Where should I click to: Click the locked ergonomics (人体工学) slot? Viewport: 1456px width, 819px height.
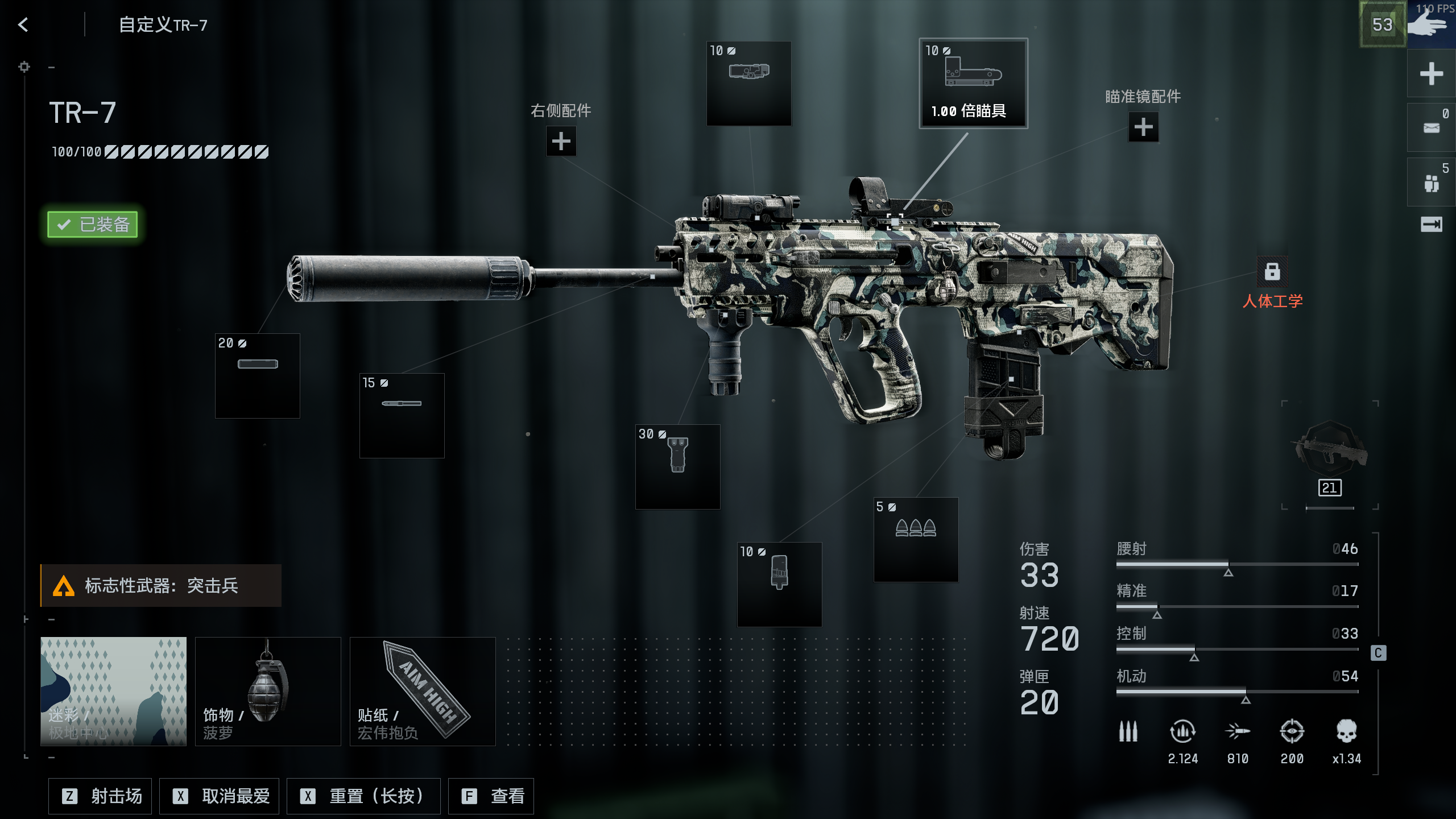point(1272,272)
